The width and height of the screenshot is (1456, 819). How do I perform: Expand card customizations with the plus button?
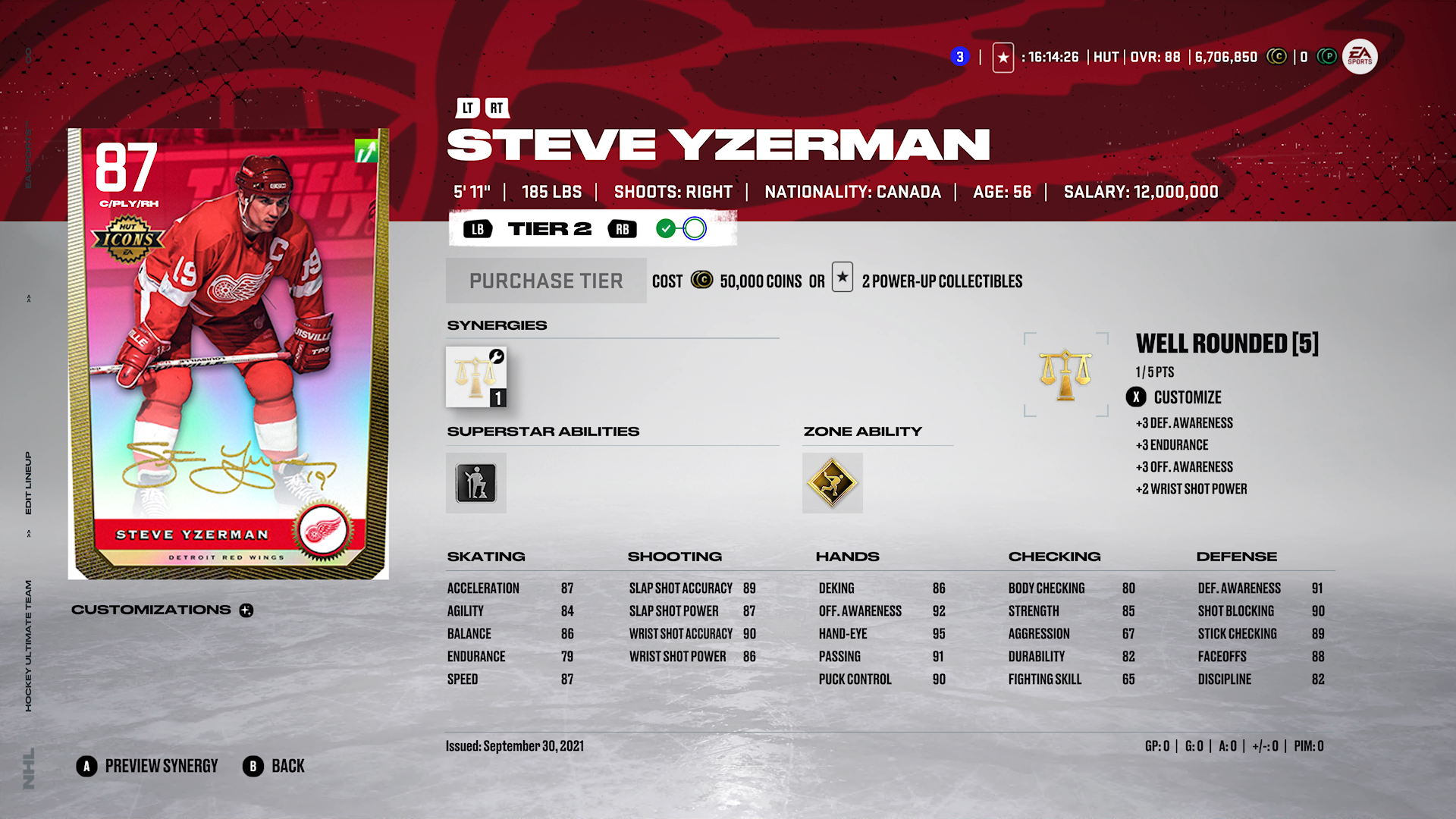(x=246, y=610)
